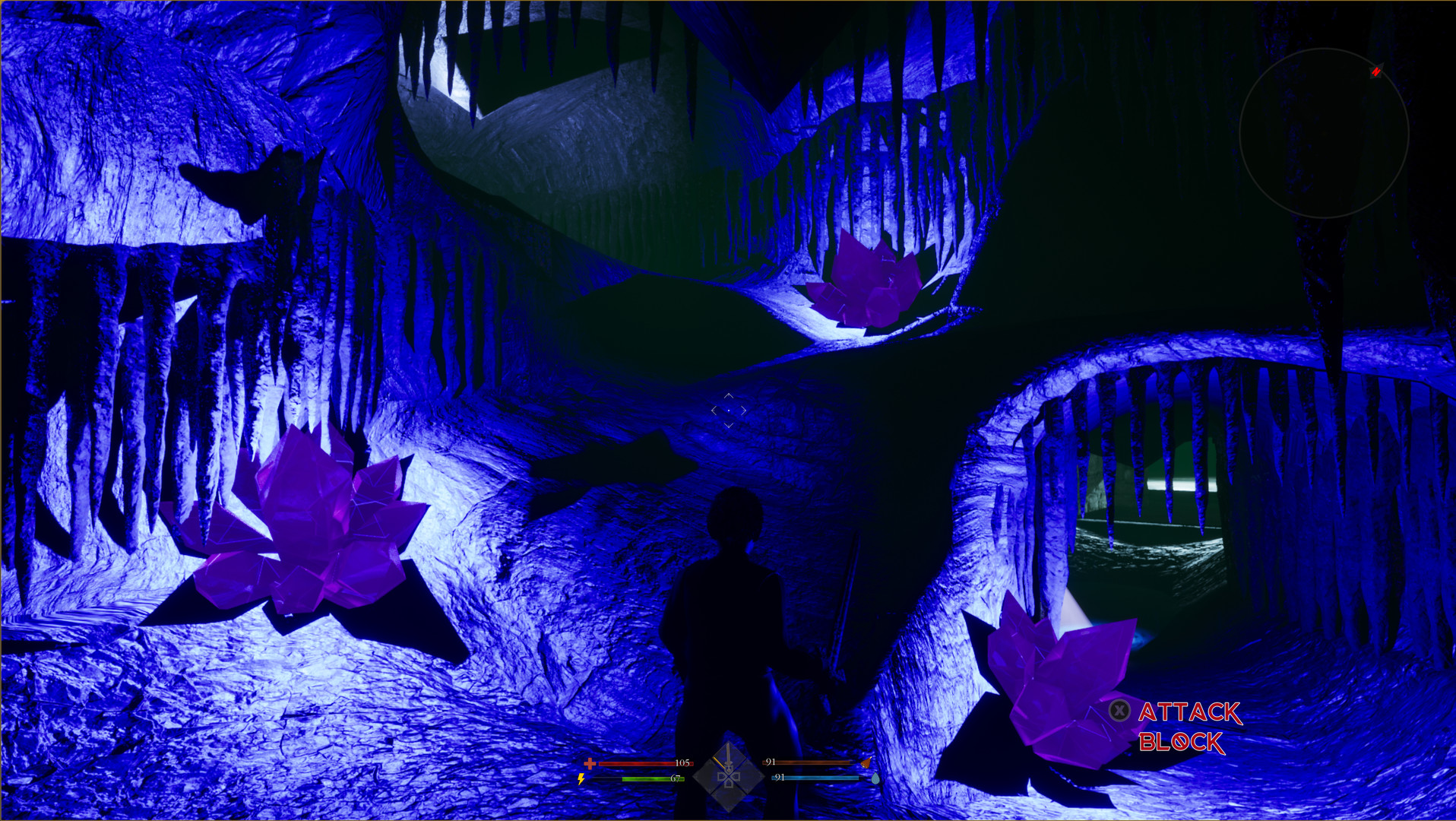1456x821 pixels.
Task: Expand the circular minimap
Action: coord(1324,133)
